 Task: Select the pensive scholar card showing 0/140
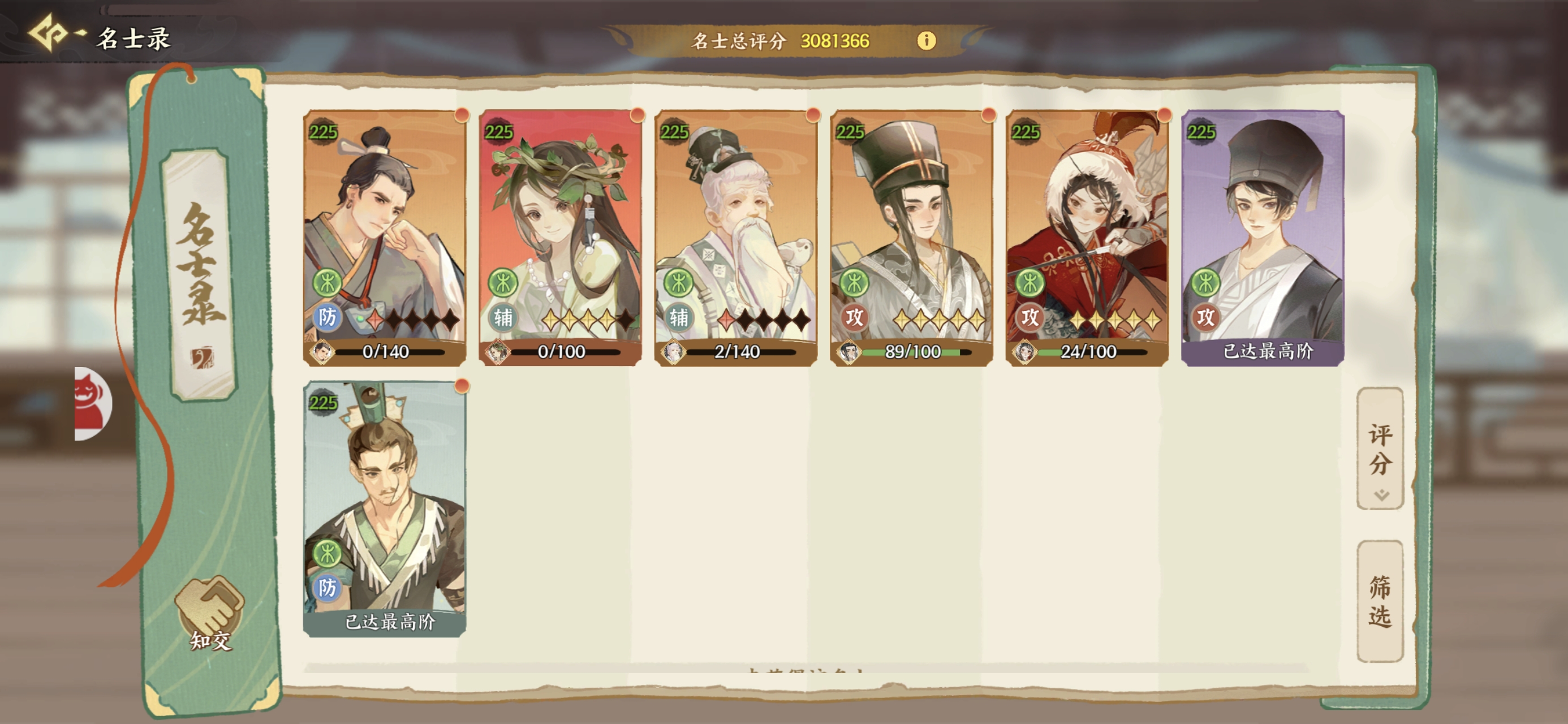(385, 238)
